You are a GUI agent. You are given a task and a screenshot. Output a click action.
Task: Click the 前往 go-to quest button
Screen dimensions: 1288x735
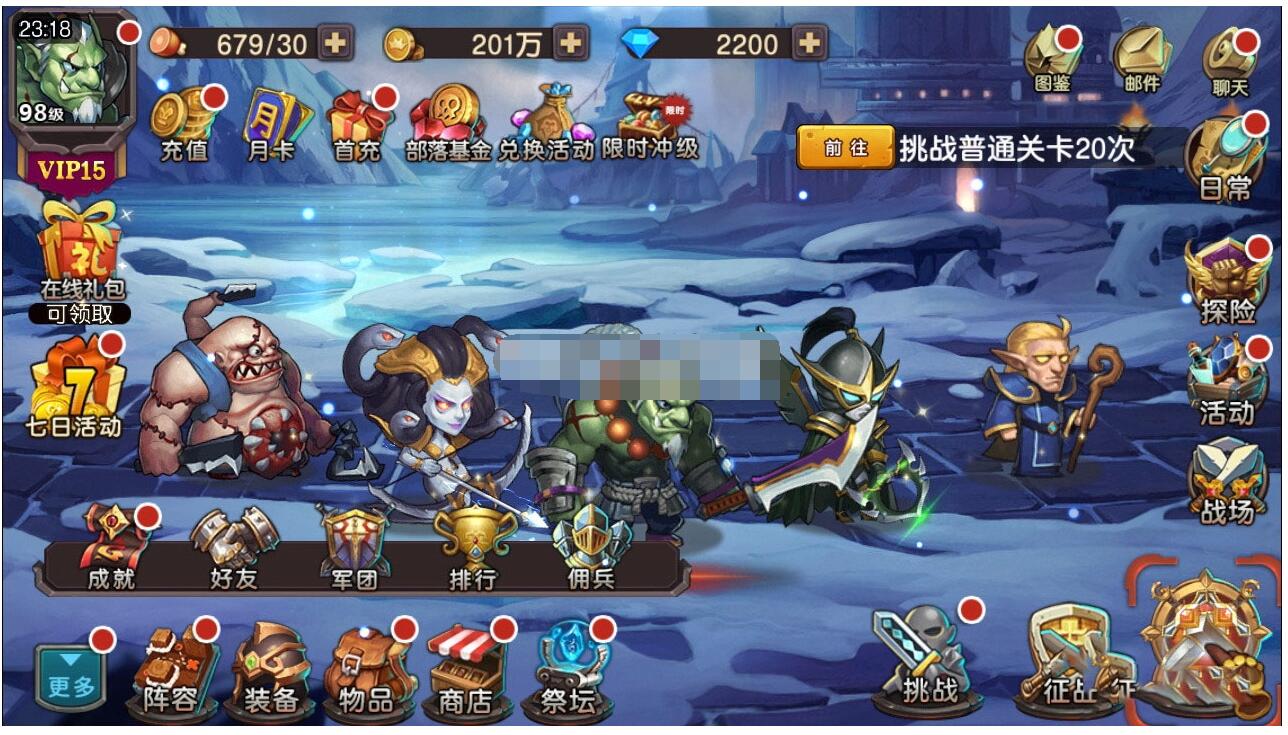click(x=845, y=149)
